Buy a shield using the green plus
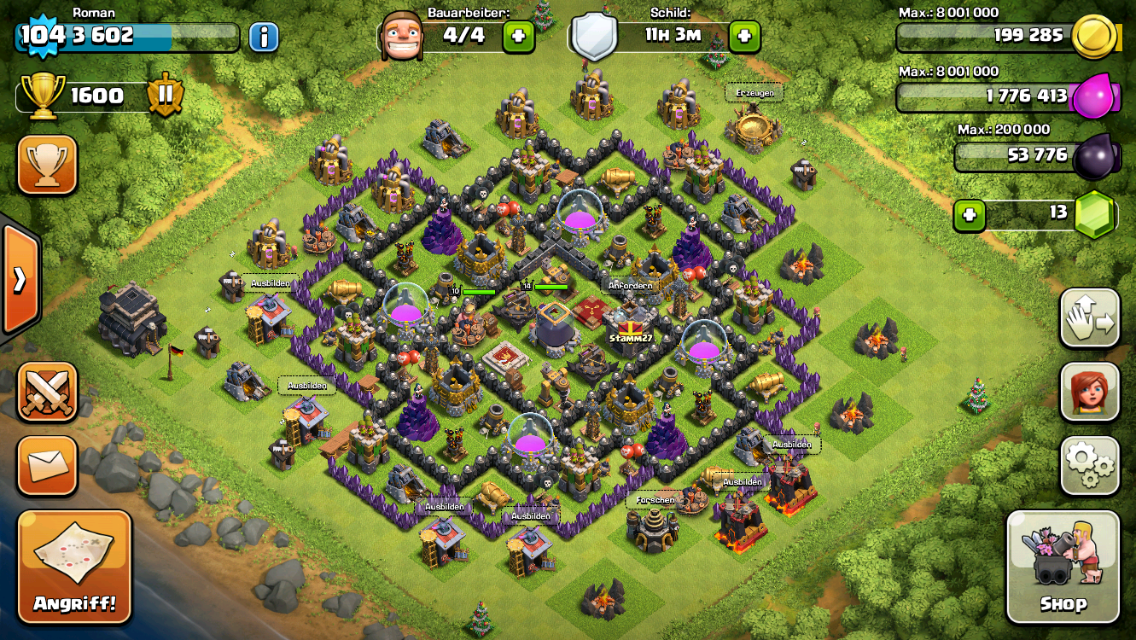Image resolution: width=1136 pixels, height=640 pixels. (x=744, y=37)
